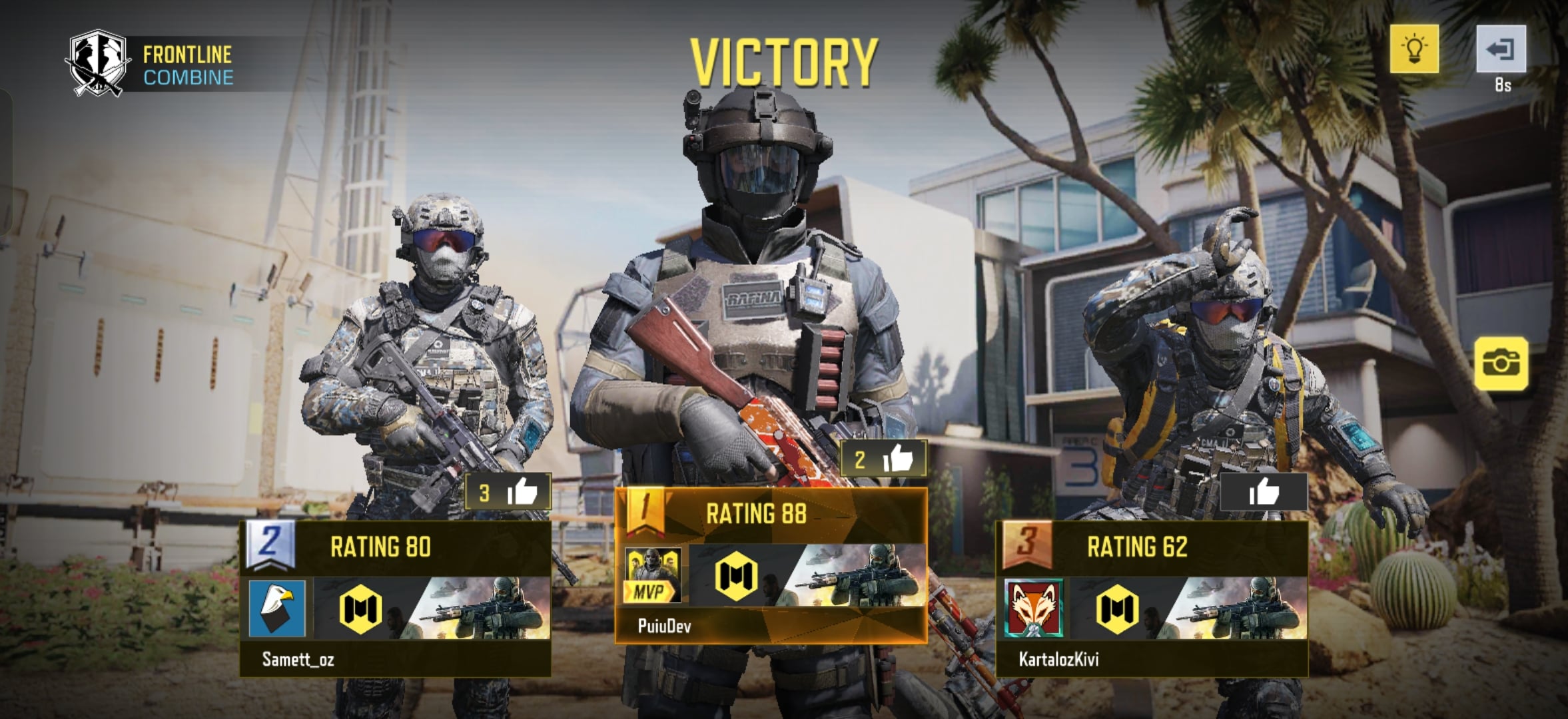Screen dimensions: 1568x719
Task: Open Samett_oz's eagle avatar profile
Action: coord(277,608)
